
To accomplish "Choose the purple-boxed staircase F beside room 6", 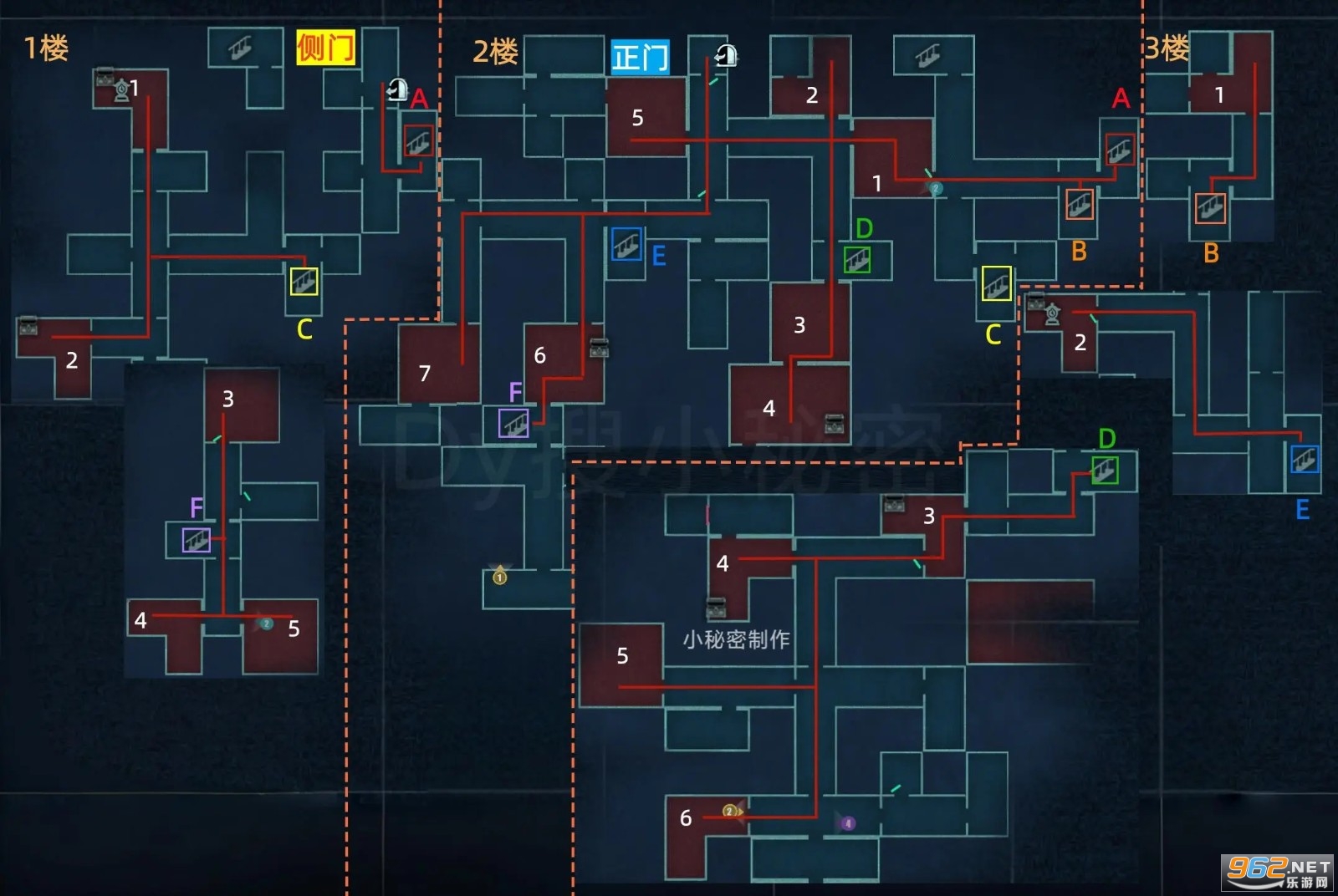I will (513, 423).
